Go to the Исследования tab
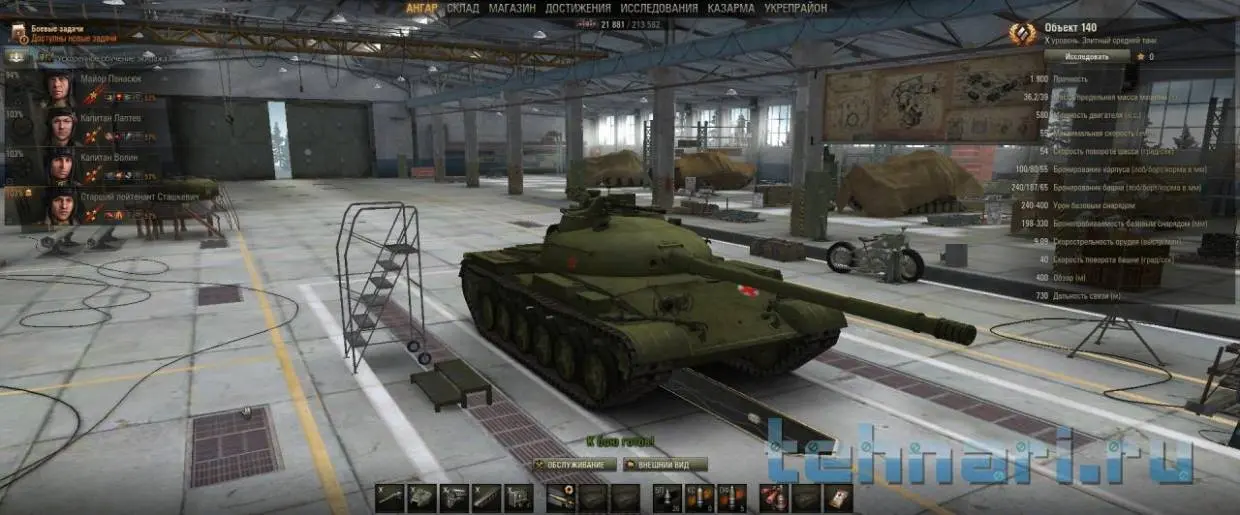Screen dimensions: 1240x515 click(659, 8)
